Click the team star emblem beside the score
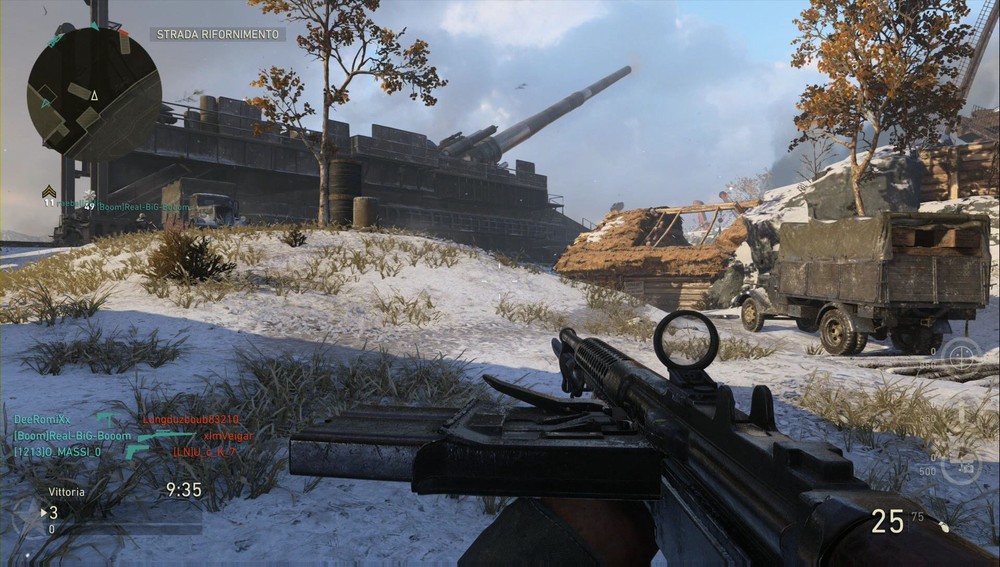Viewport: 1000px width, 567px height. pos(27,515)
